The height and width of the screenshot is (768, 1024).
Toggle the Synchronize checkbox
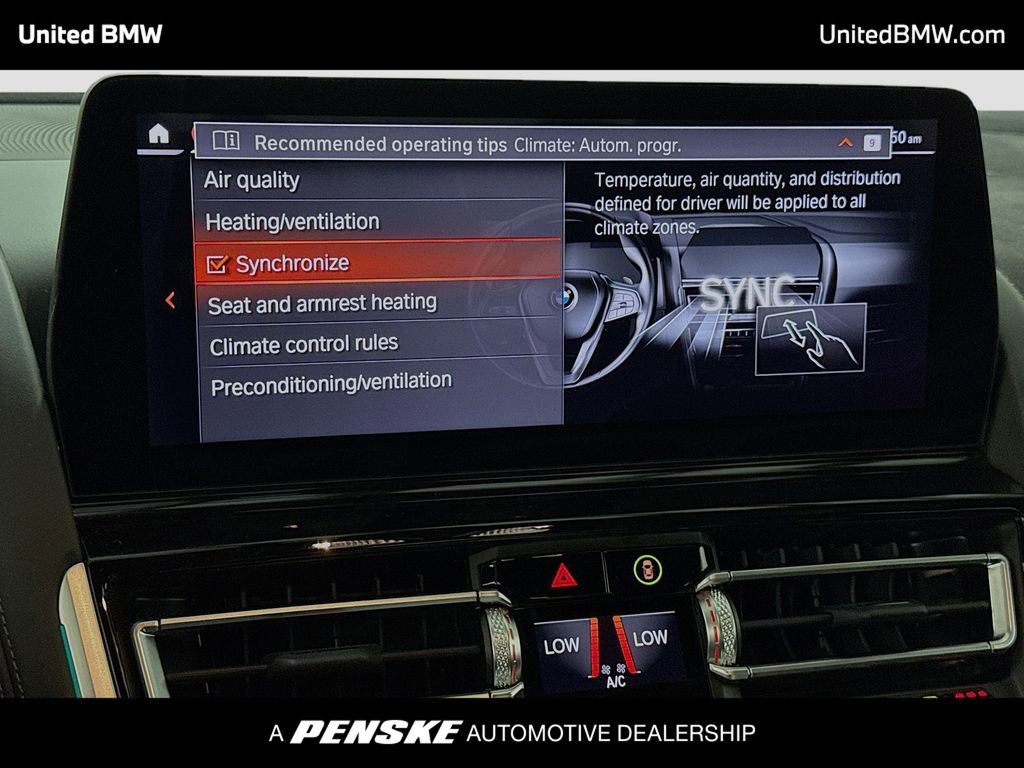point(217,264)
